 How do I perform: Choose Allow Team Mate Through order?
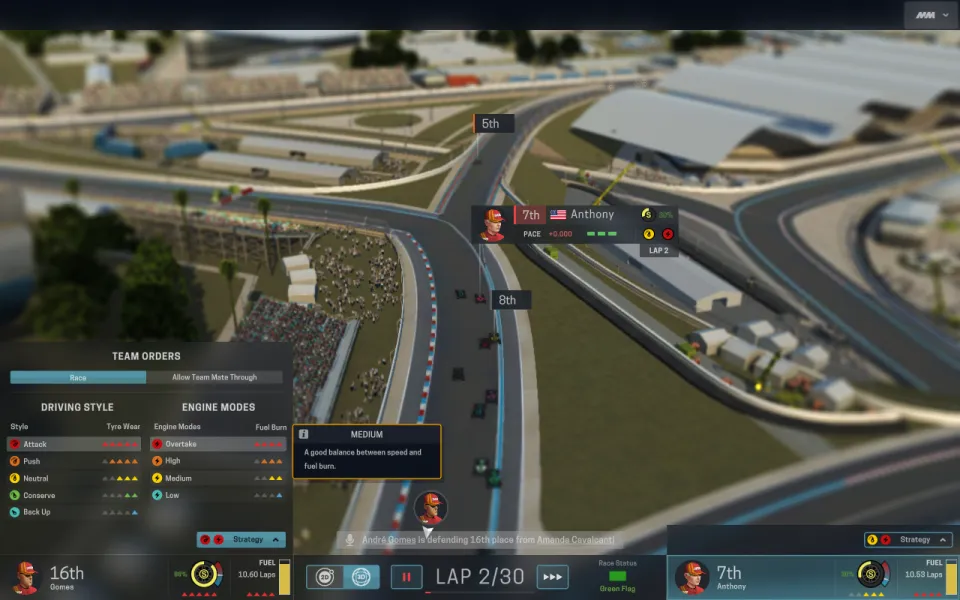(214, 378)
